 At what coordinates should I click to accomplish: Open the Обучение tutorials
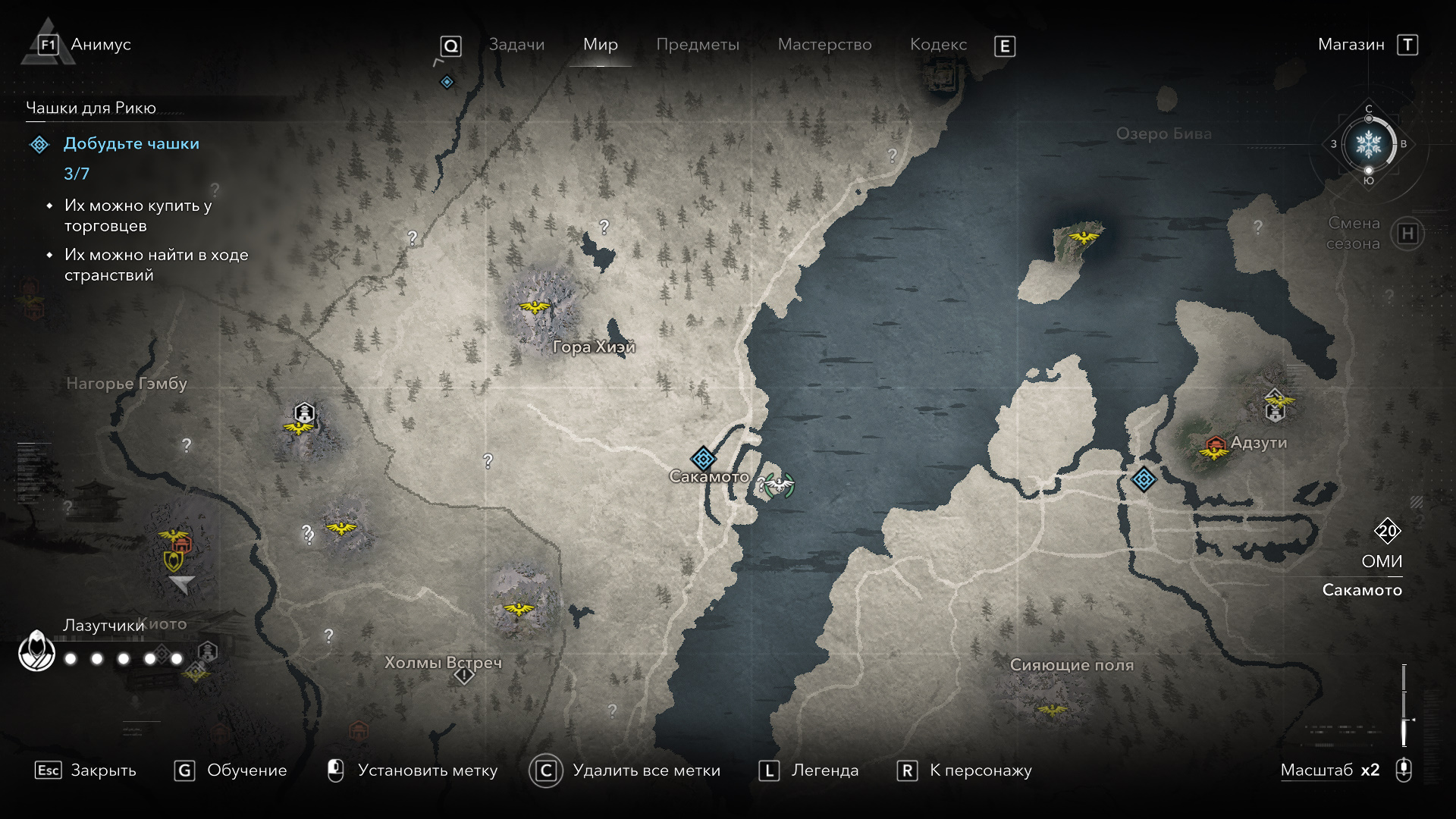[246, 770]
